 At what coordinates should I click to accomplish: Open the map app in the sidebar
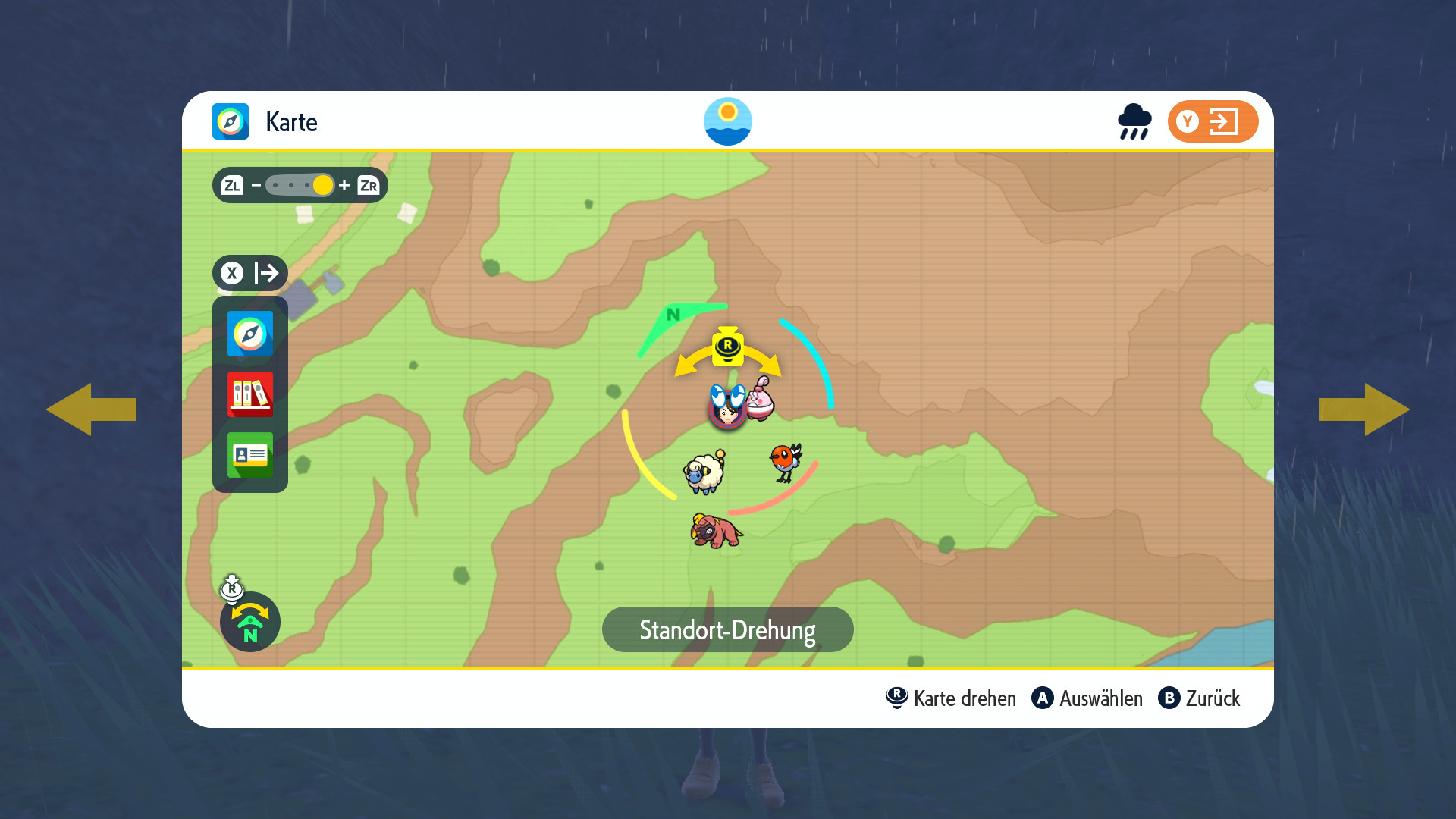249,334
